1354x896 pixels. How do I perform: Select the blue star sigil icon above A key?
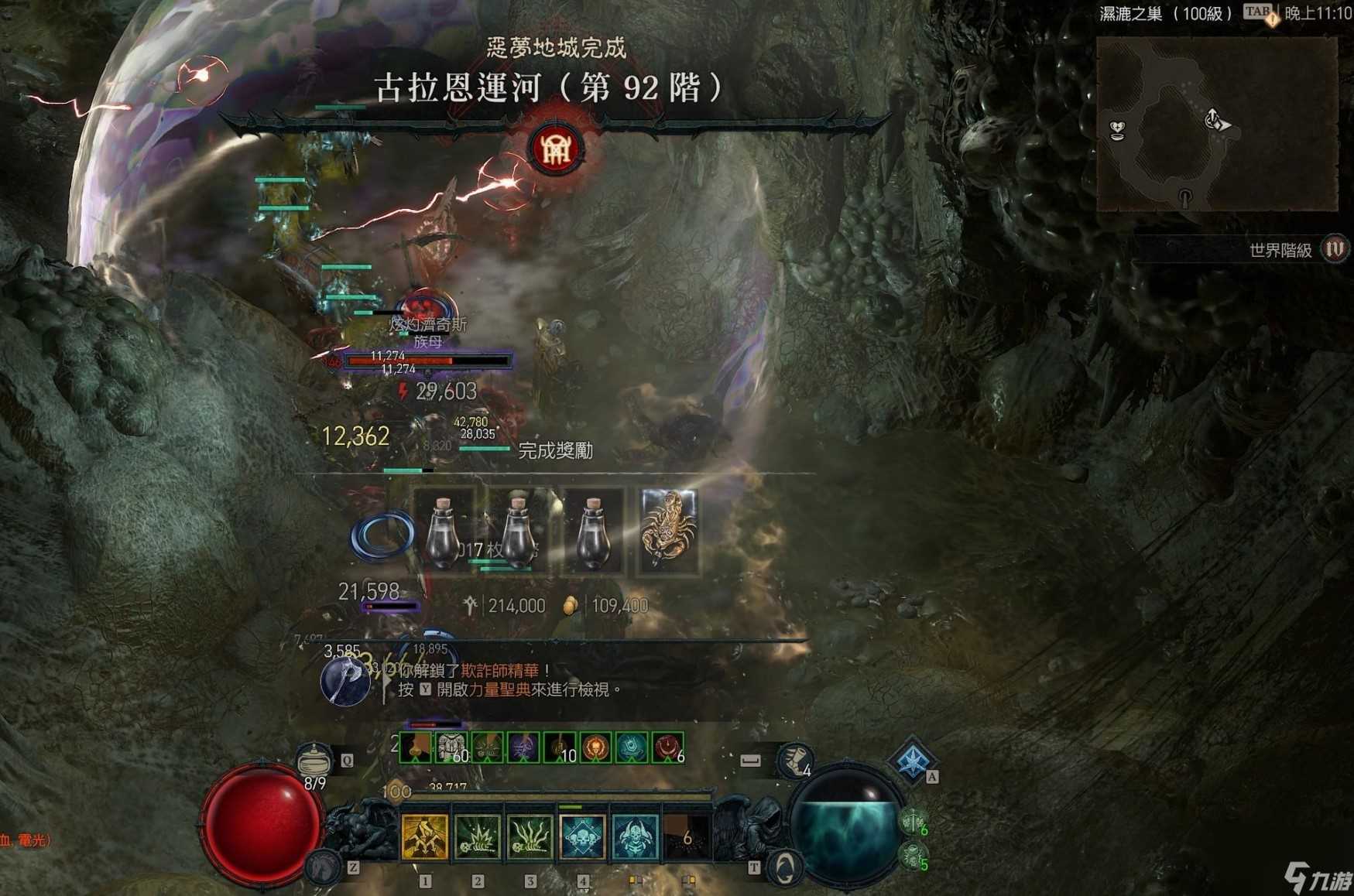tap(912, 761)
